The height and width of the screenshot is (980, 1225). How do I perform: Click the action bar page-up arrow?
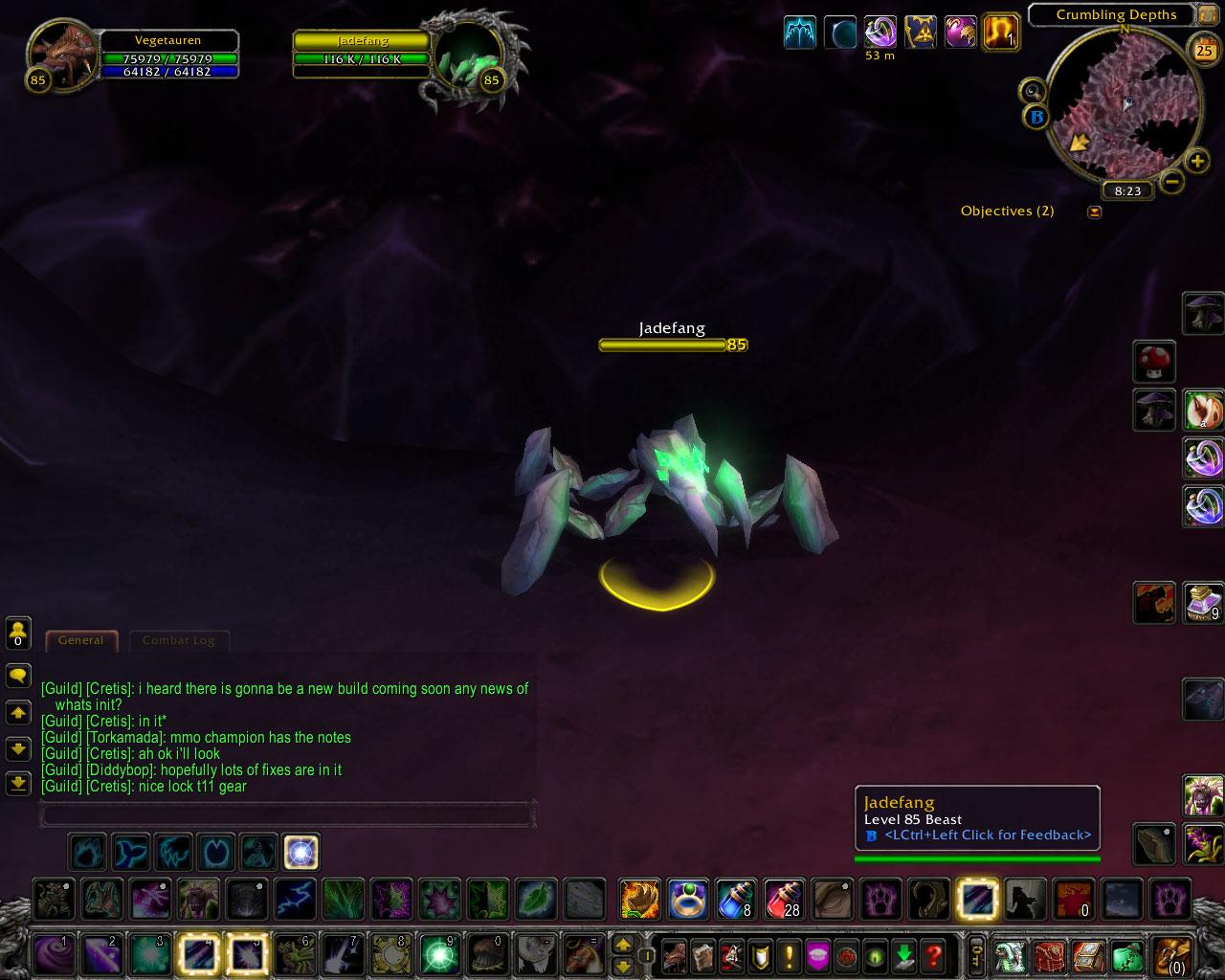(x=623, y=944)
